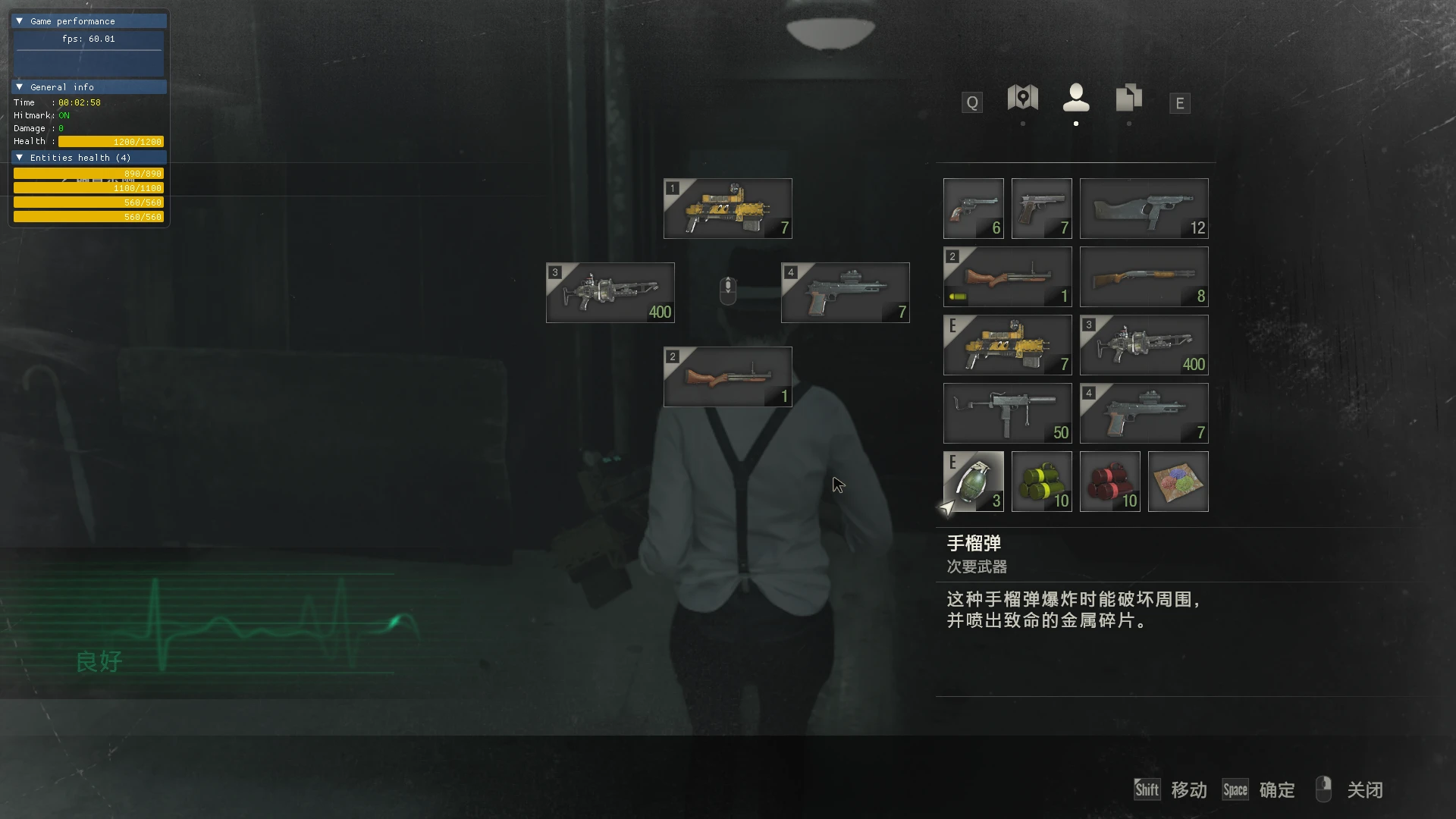
Task: Select the yellow gunpowder stack
Action: click(x=1041, y=481)
